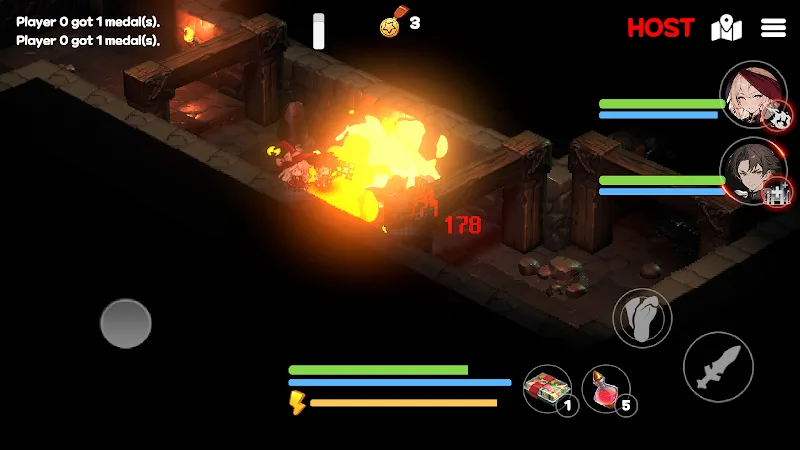Use the bento food box item

(546, 388)
